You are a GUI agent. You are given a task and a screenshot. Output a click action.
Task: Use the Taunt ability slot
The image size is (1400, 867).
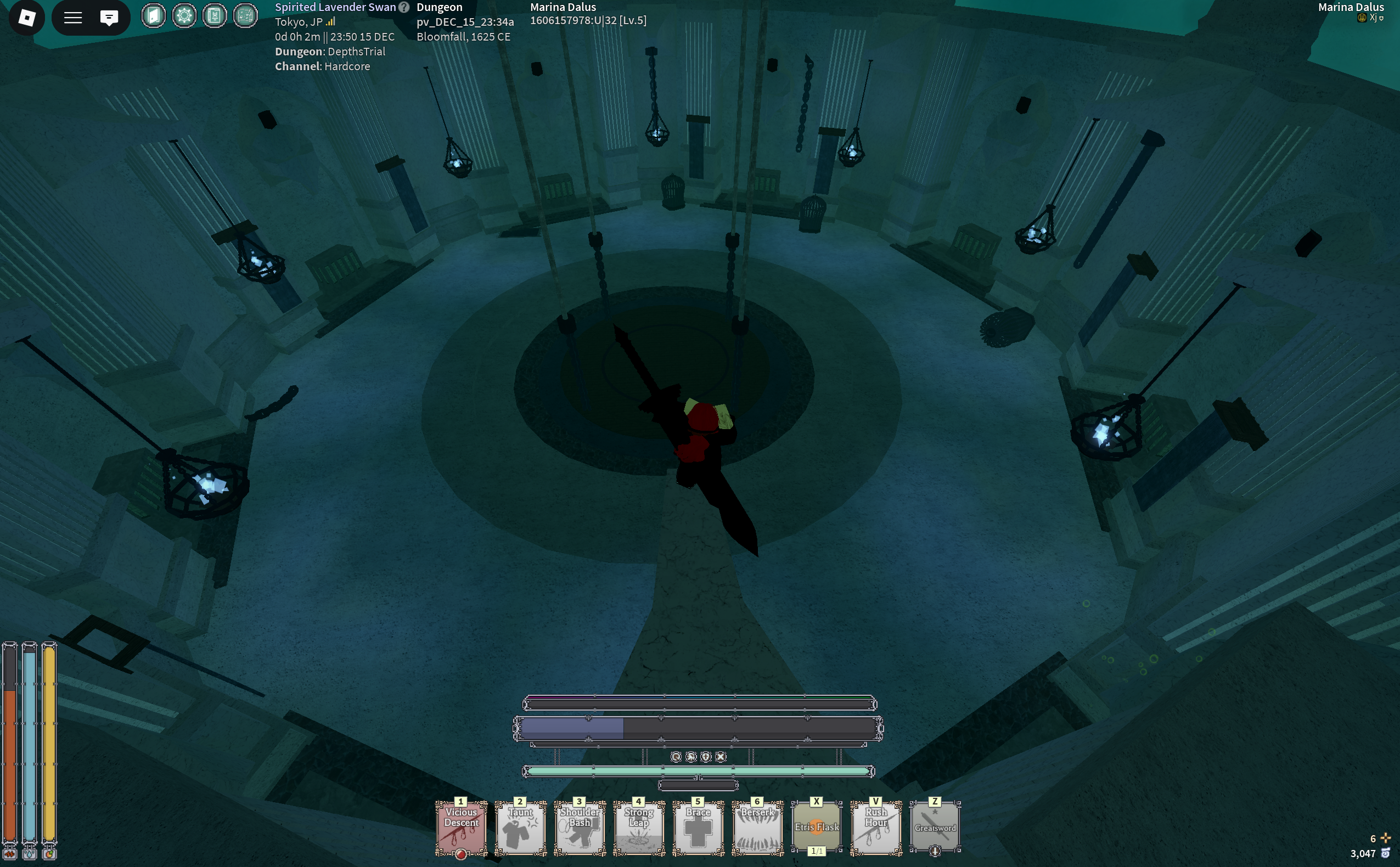tap(521, 827)
